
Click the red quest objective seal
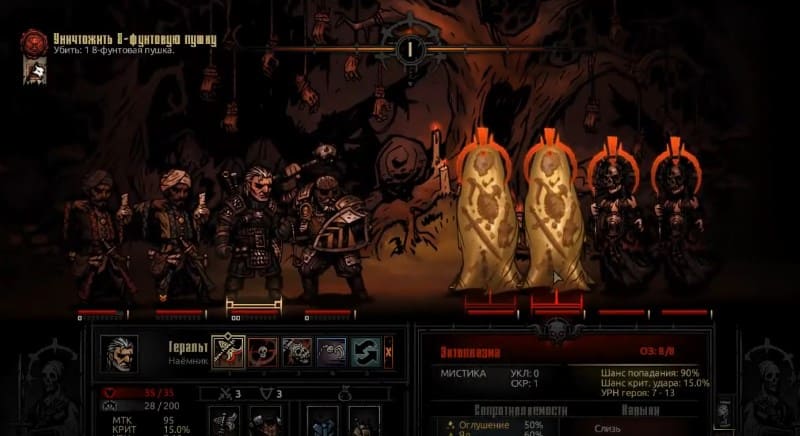click(x=34, y=43)
